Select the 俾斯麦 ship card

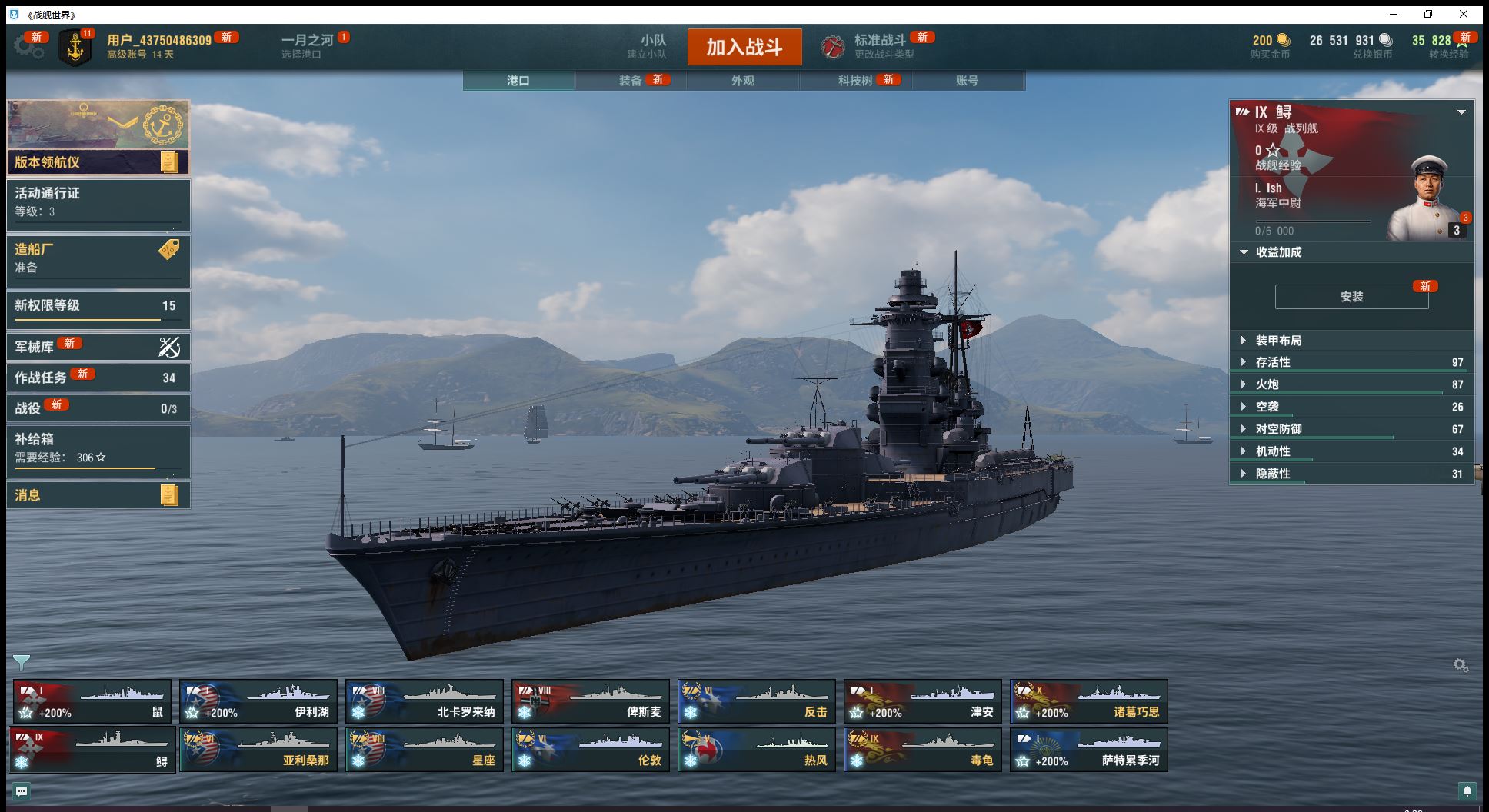click(x=590, y=701)
